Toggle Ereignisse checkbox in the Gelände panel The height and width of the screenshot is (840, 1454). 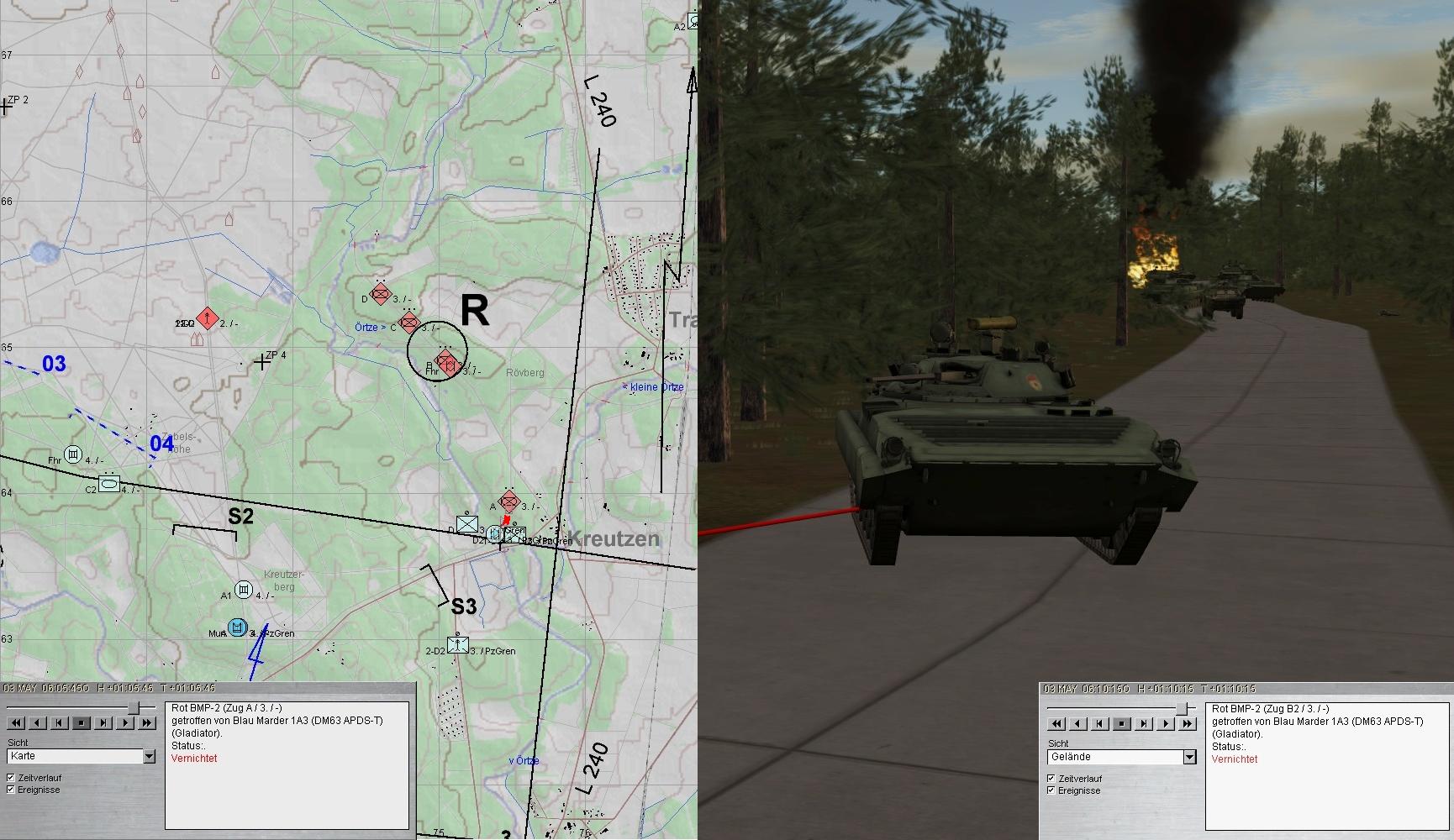point(1051,790)
